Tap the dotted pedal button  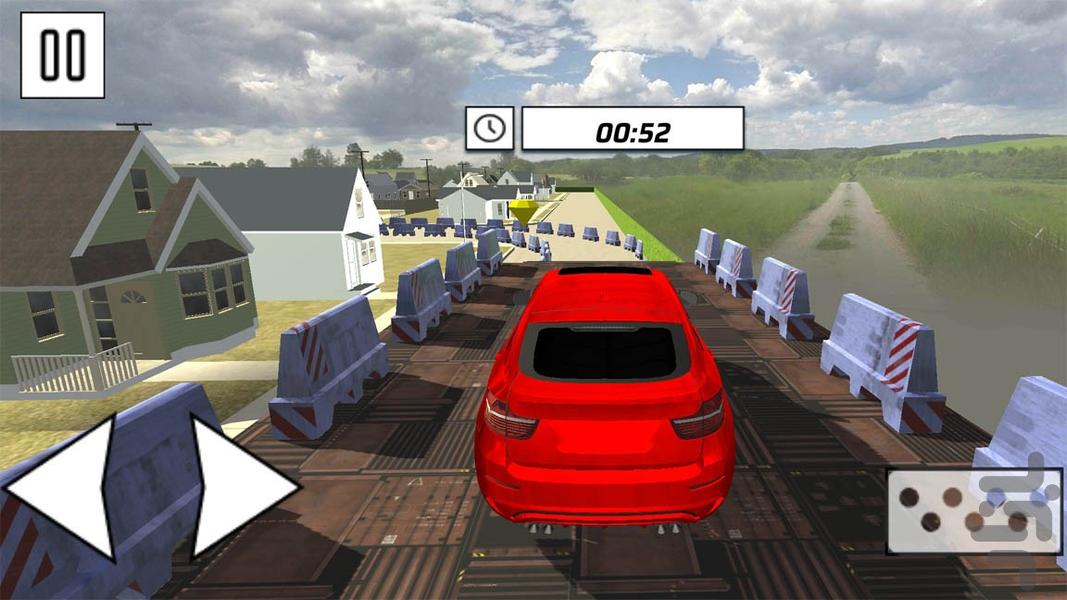pos(973,510)
